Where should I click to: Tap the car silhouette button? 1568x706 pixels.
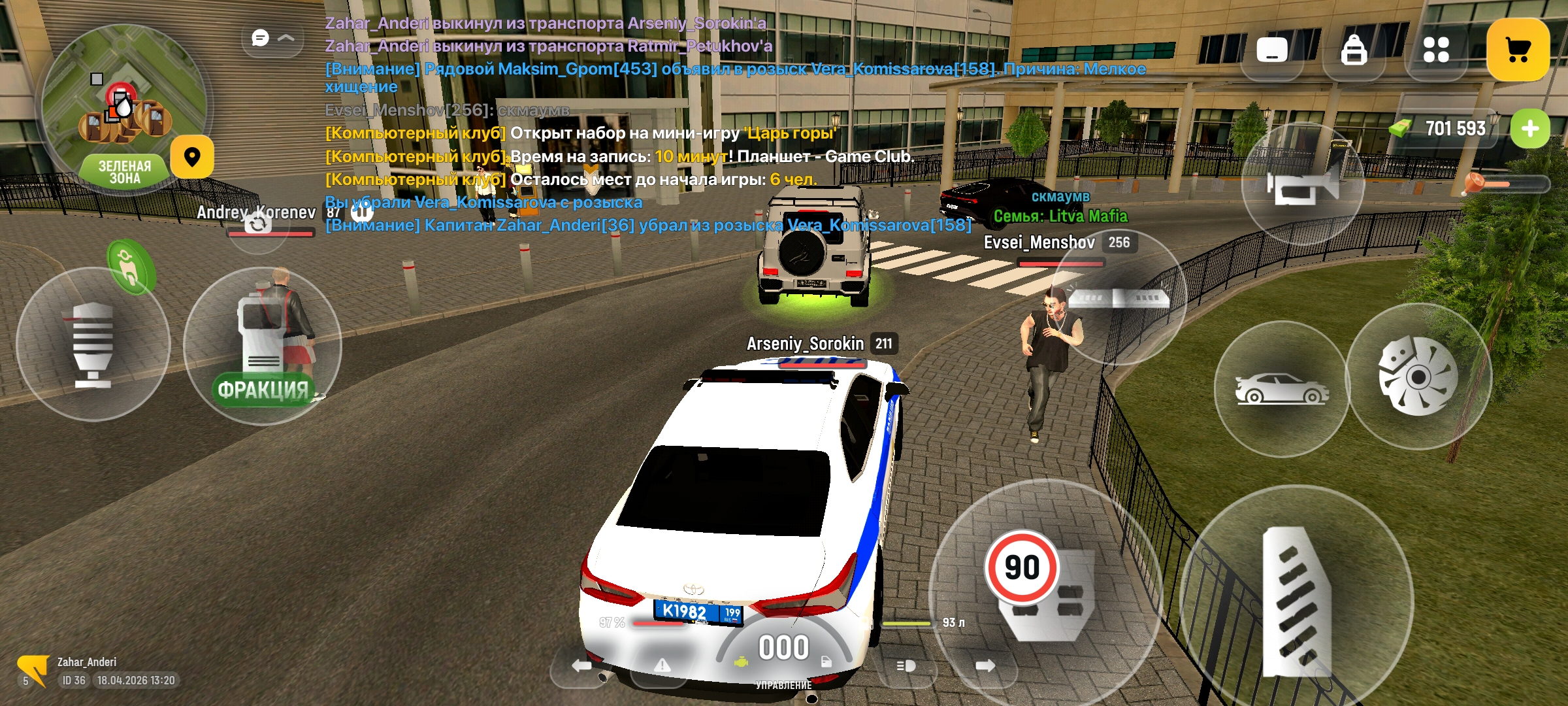coord(1281,389)
